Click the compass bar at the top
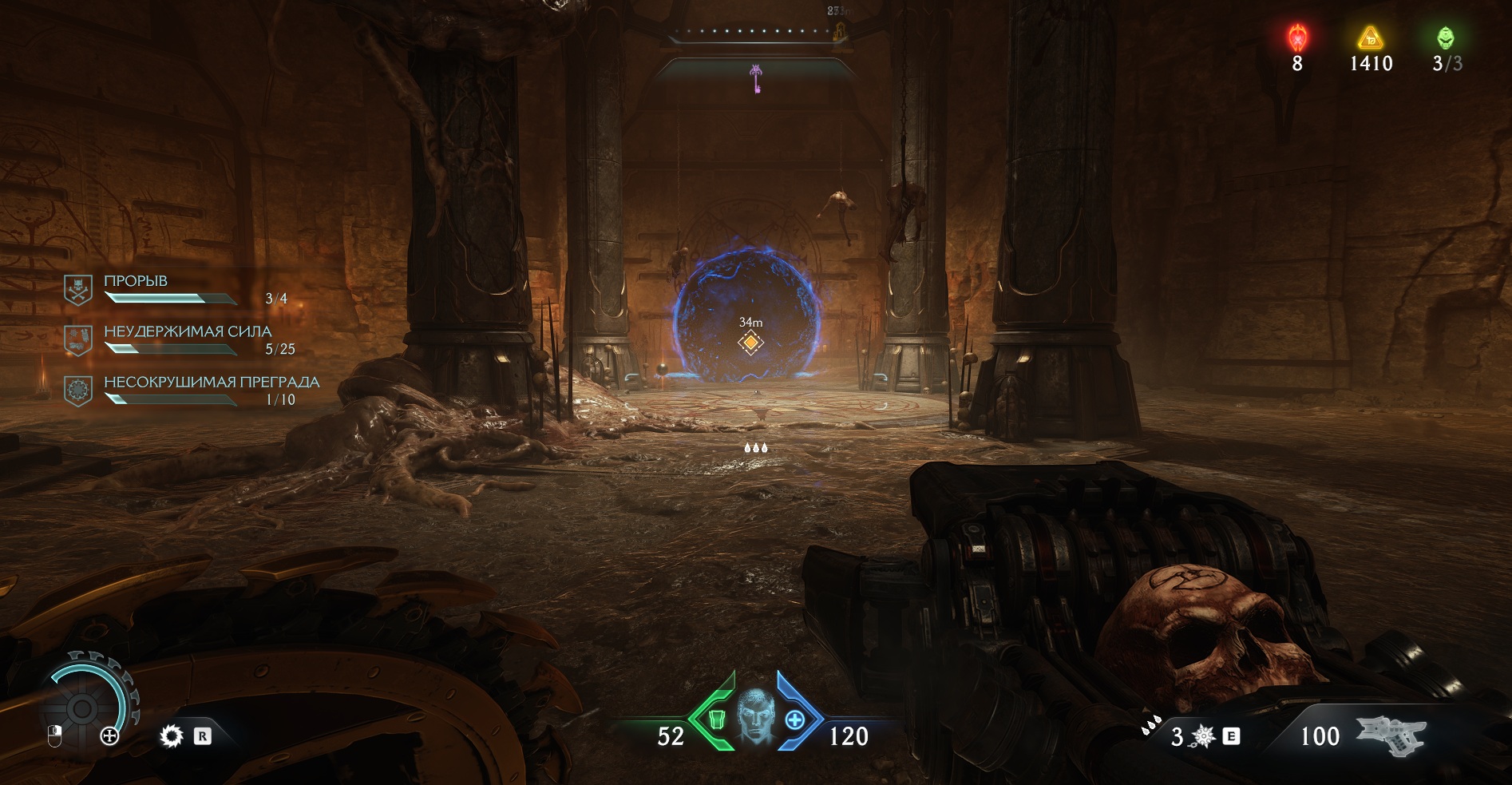 754,32
